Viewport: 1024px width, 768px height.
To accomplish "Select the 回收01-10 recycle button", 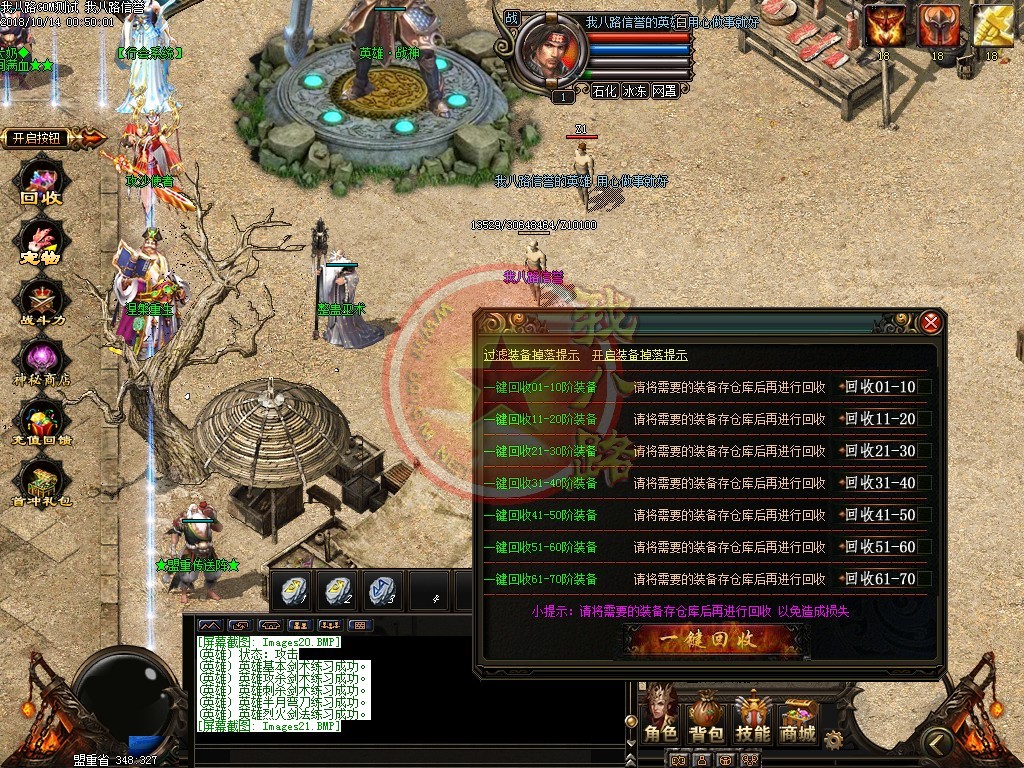I will click(x=881, y=387).
